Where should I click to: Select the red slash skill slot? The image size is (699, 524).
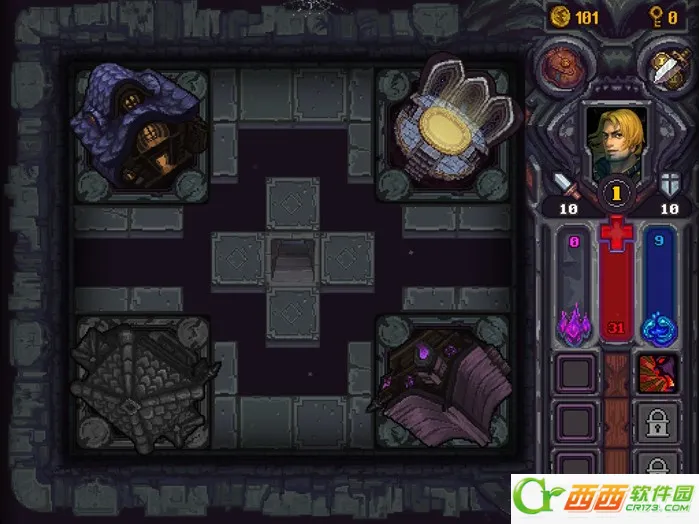point(659,372)
